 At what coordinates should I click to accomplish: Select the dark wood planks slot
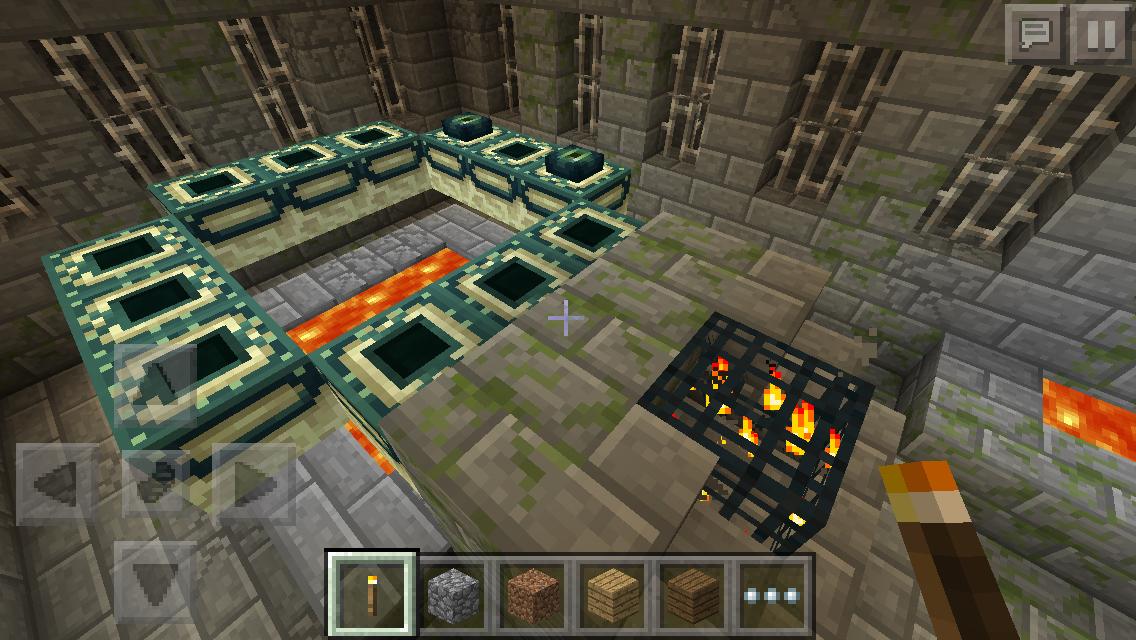click(x=691, y=593)
